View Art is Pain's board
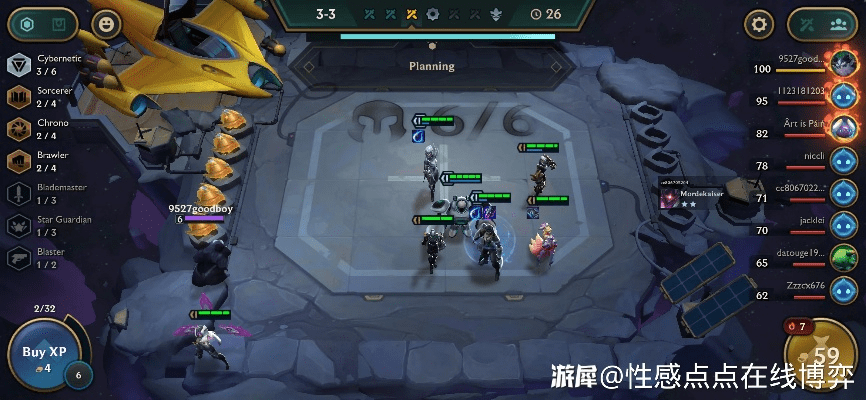The height and width of the screenshot is (400, 866). [843, 128]
